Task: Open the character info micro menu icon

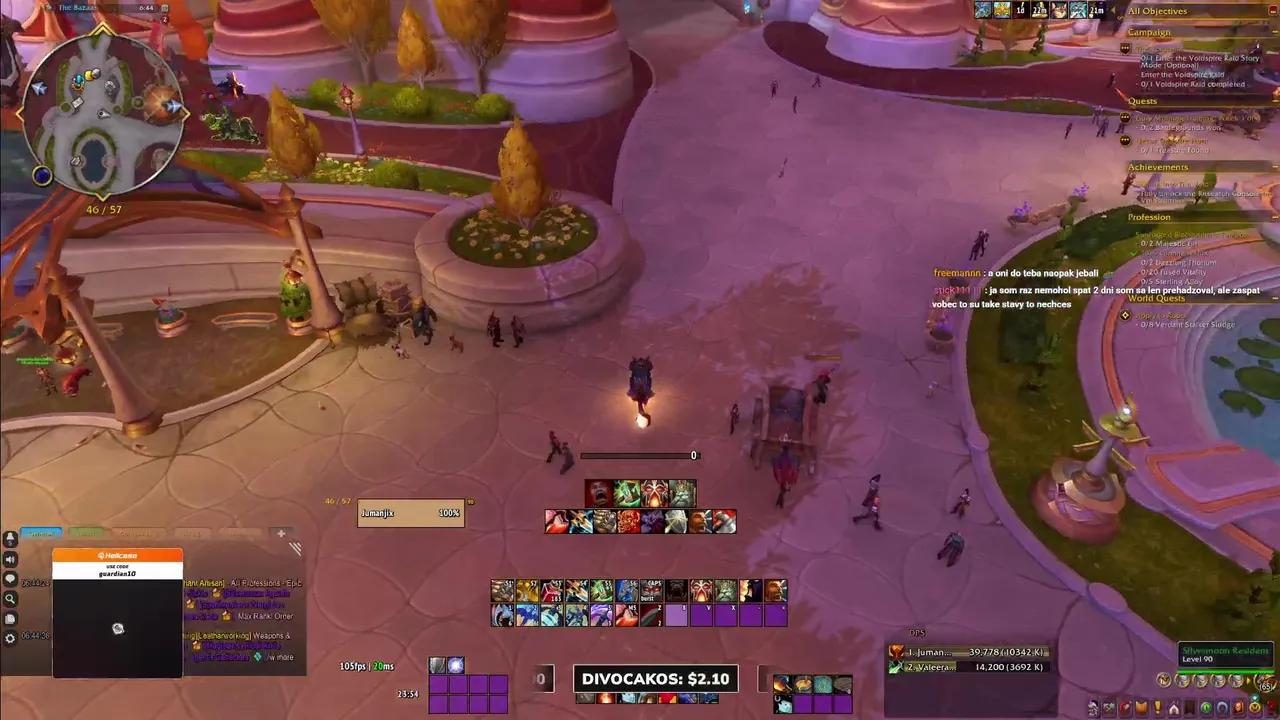Action: [1093, 706]
